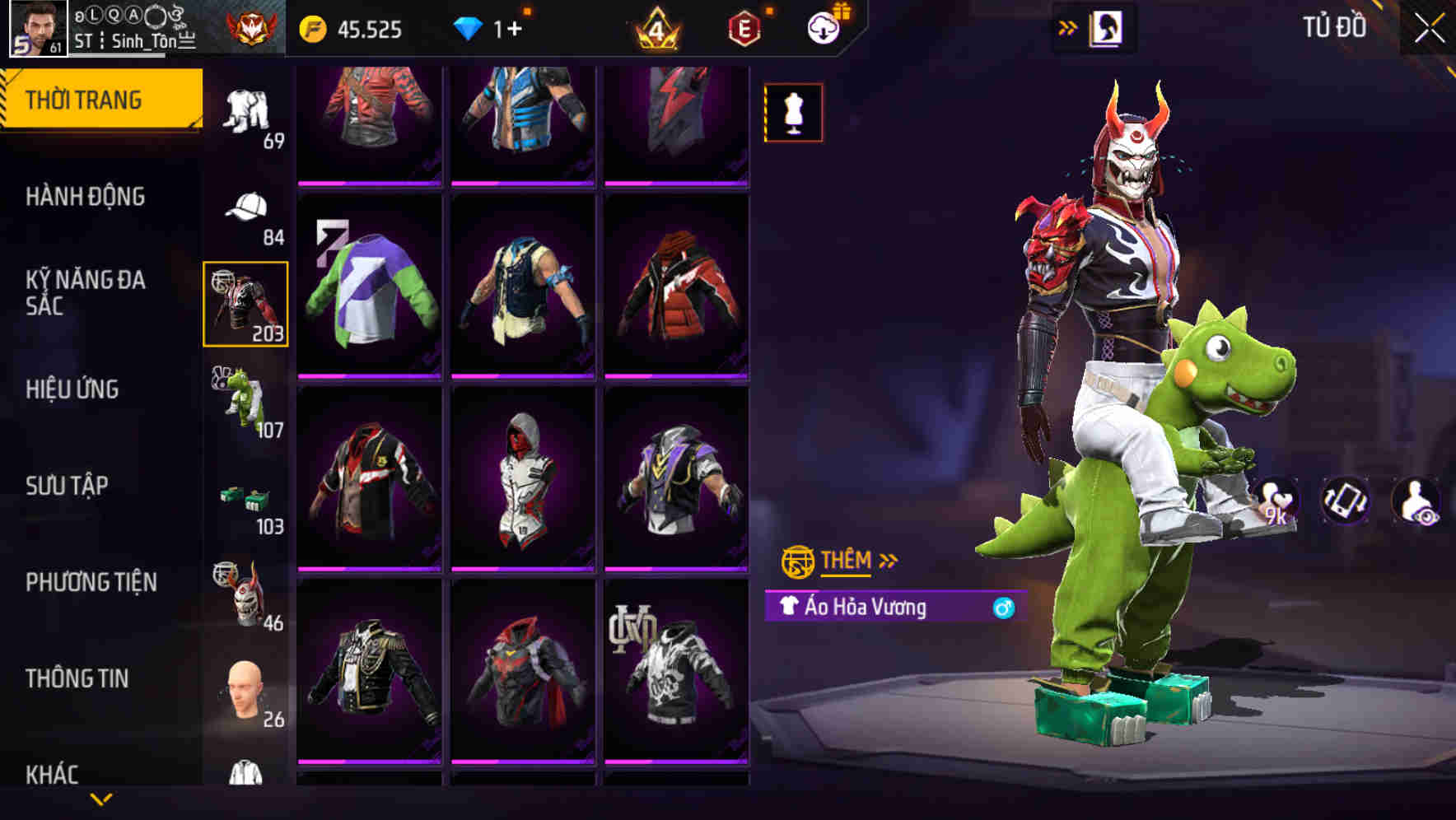The height and width of the screenshot is (820, 1456).
Task: Select the cap category showing 84 items
Action: click(247, 206)
